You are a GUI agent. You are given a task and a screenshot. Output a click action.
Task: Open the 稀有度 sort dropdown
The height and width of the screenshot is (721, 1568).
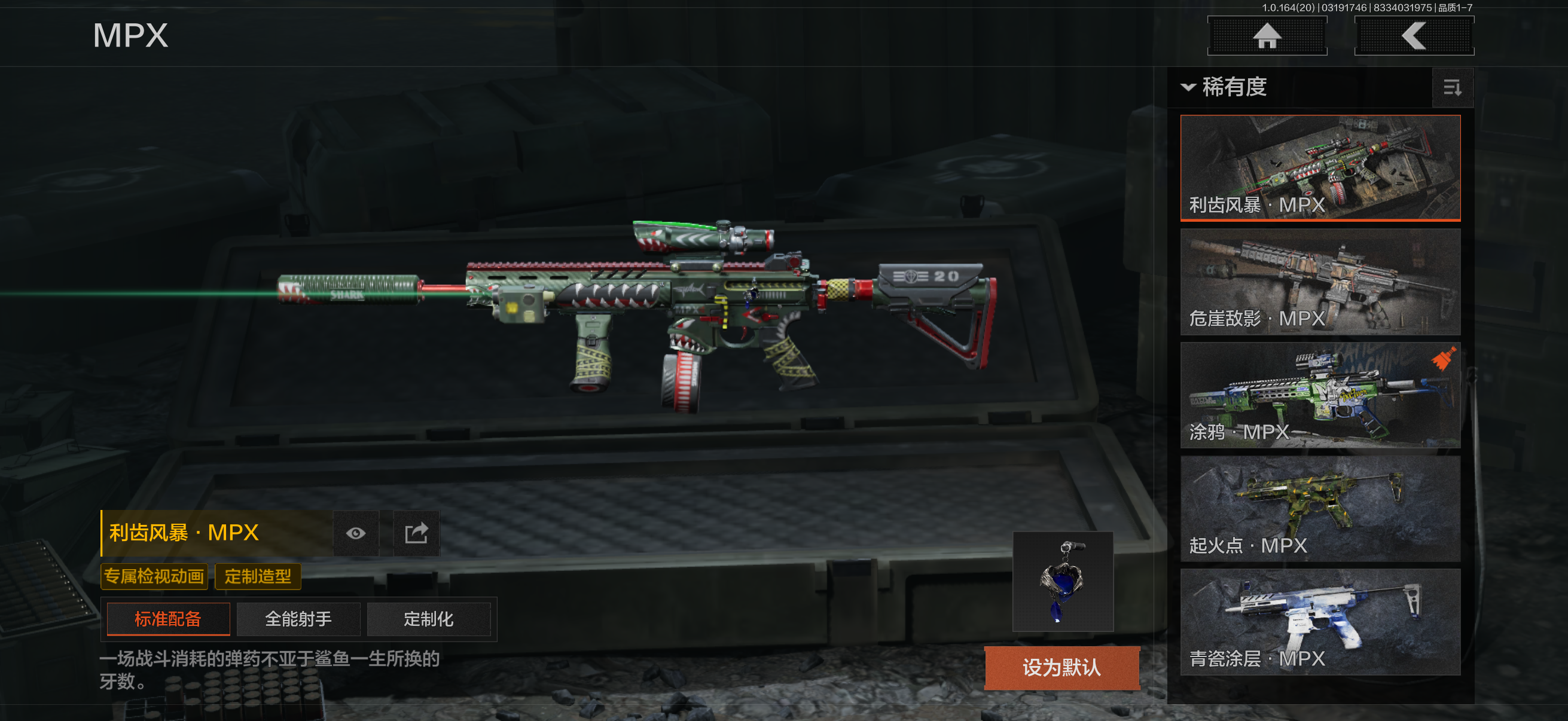pyautogui.click(x=1225, y=87)
